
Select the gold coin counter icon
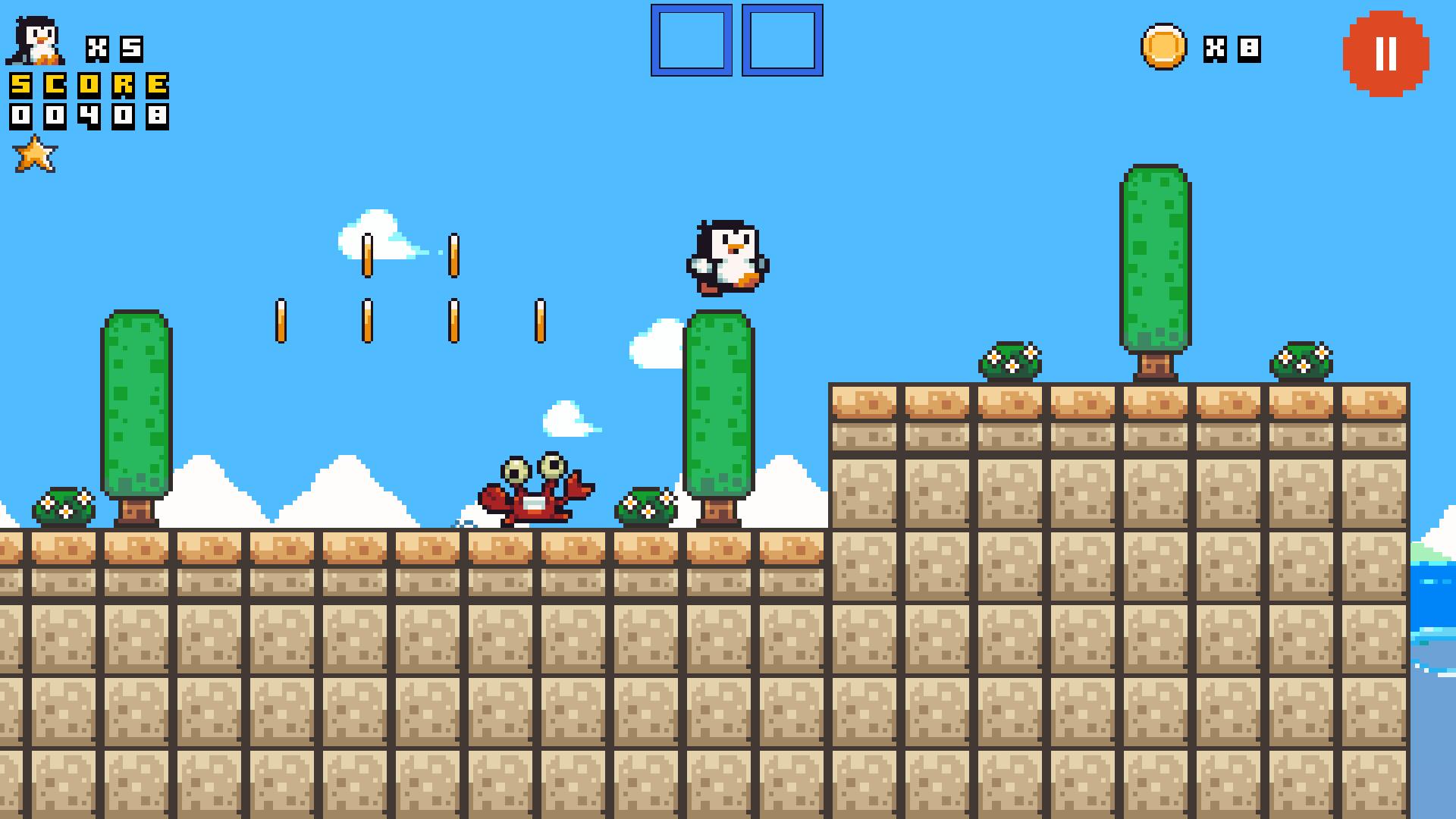1166,47
